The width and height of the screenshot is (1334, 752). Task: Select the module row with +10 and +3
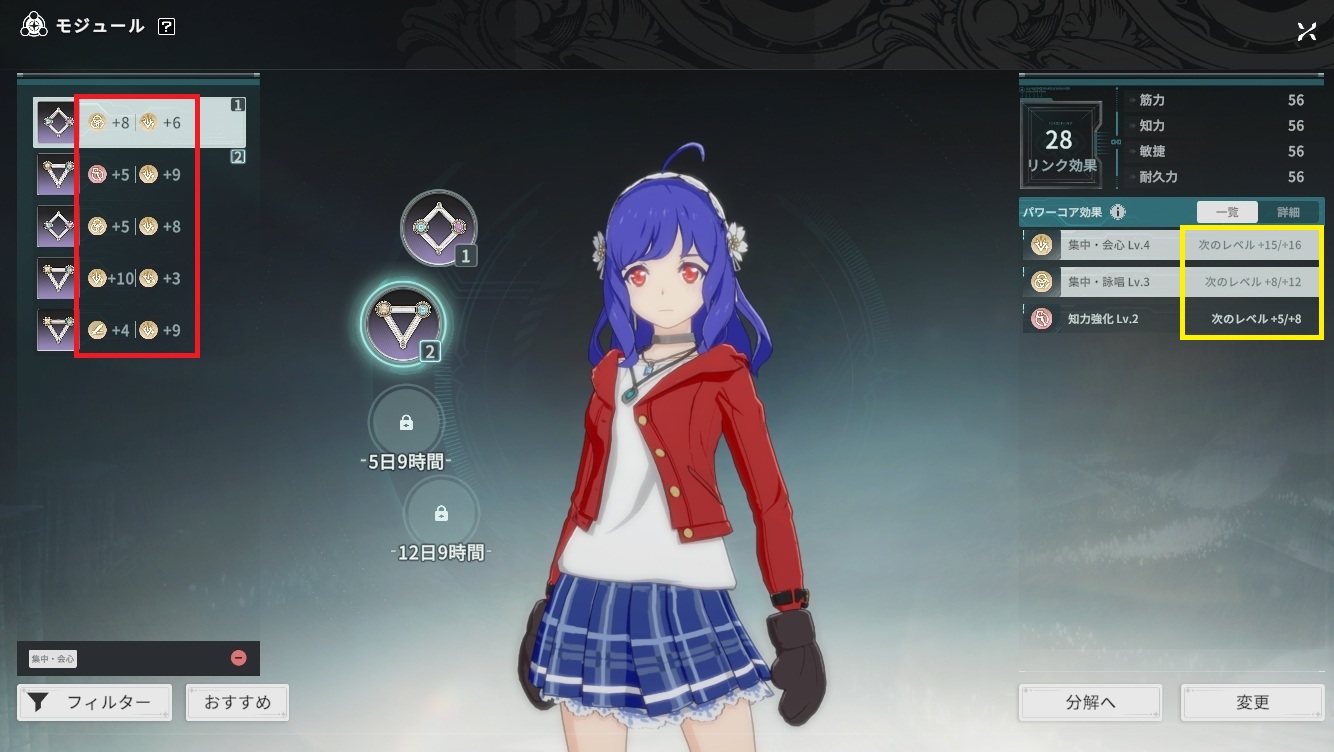pos(140,278)
